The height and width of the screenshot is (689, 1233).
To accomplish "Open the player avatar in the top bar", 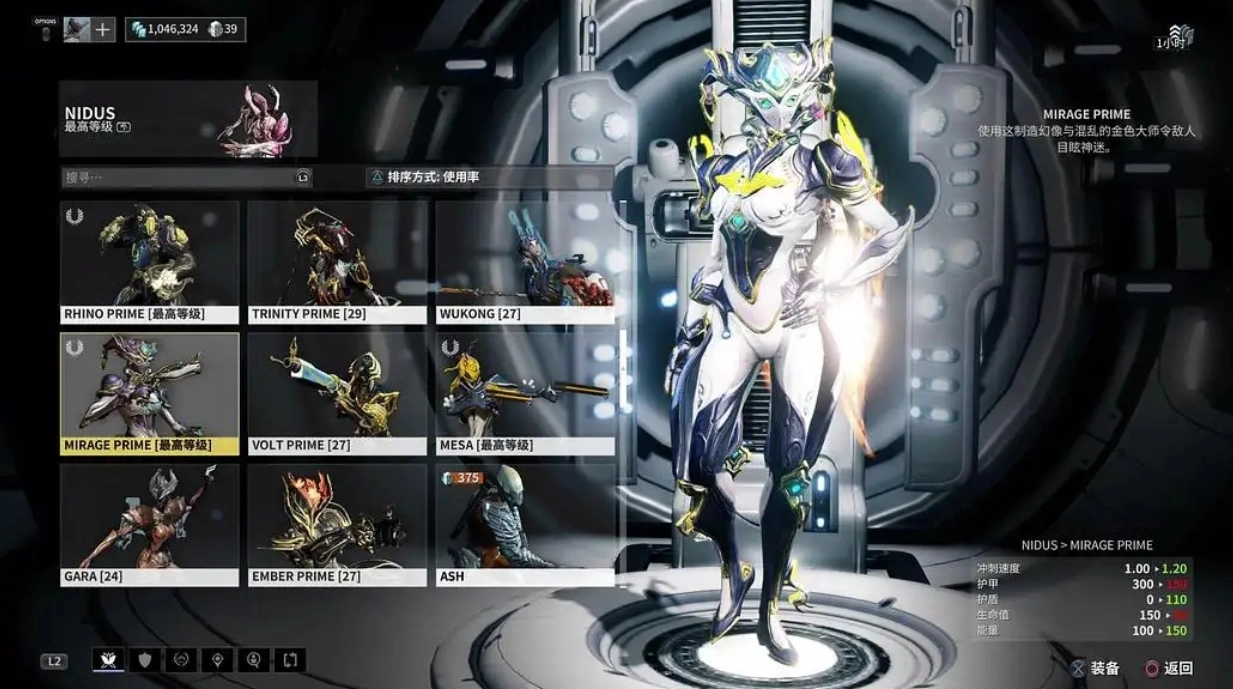I will tap(77, 30).
